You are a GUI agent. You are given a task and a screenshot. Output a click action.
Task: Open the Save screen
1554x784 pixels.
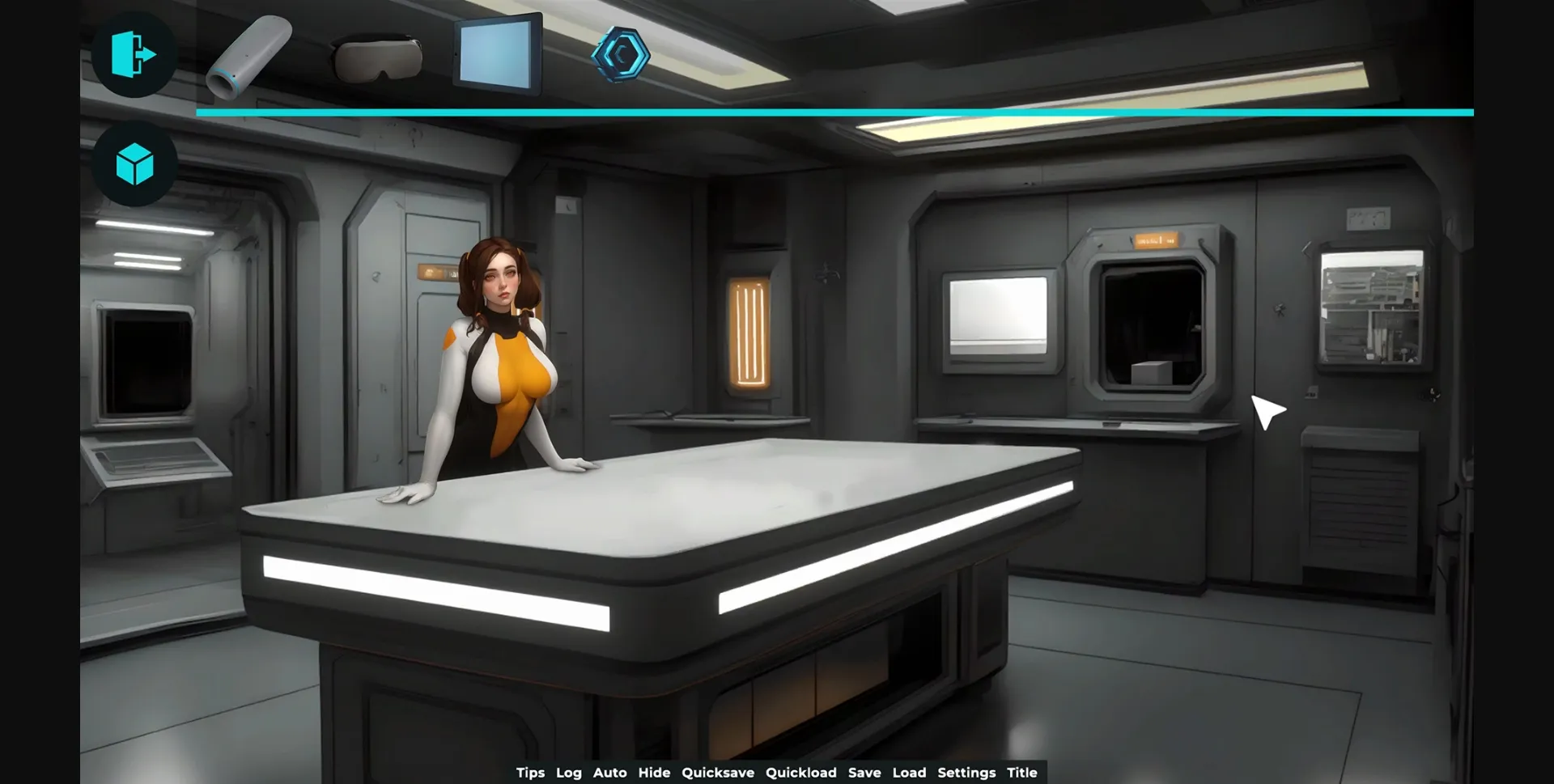pyautogui.click(x=865, y=773)
